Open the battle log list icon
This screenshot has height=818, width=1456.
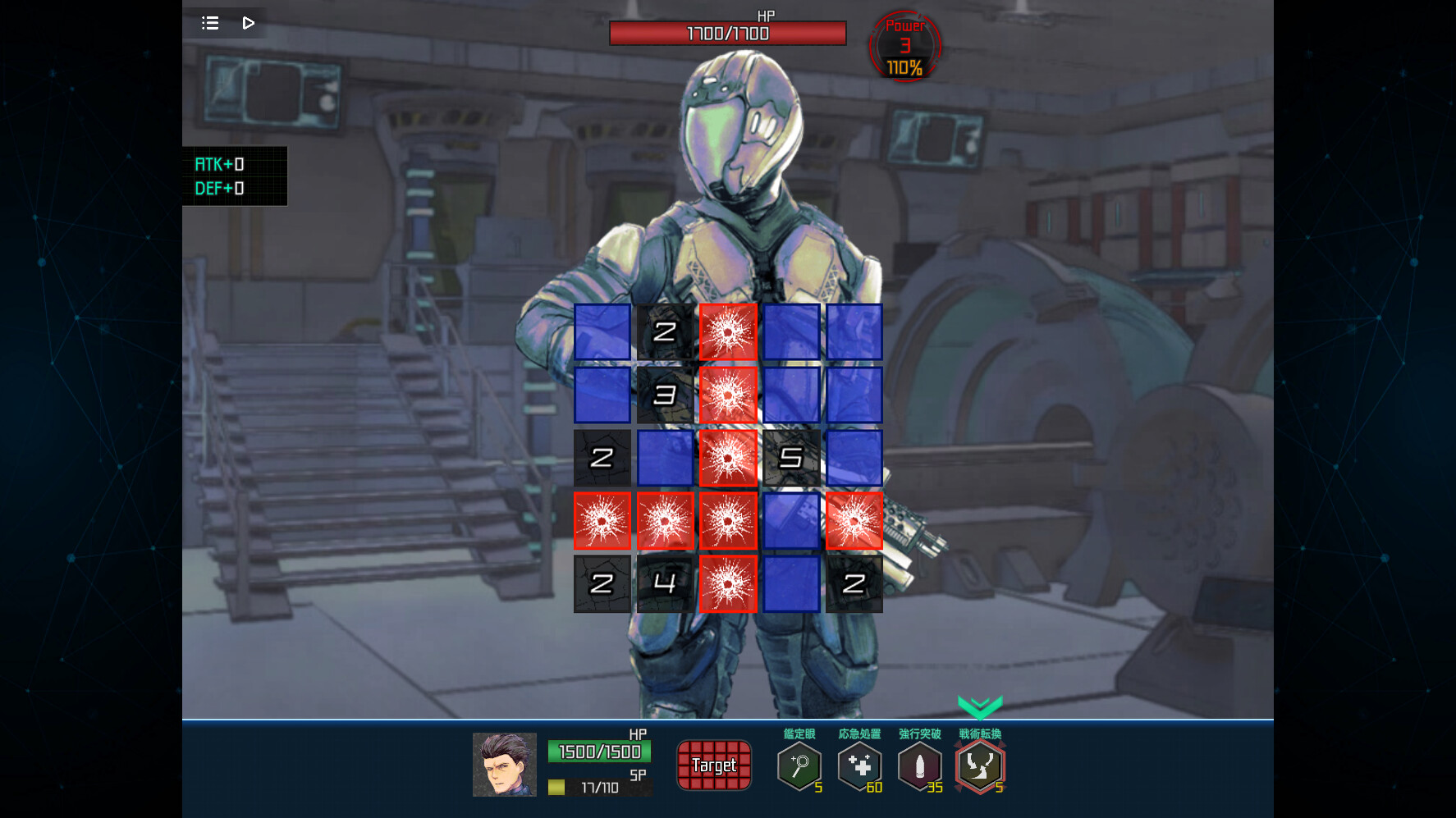click(210, 23)
